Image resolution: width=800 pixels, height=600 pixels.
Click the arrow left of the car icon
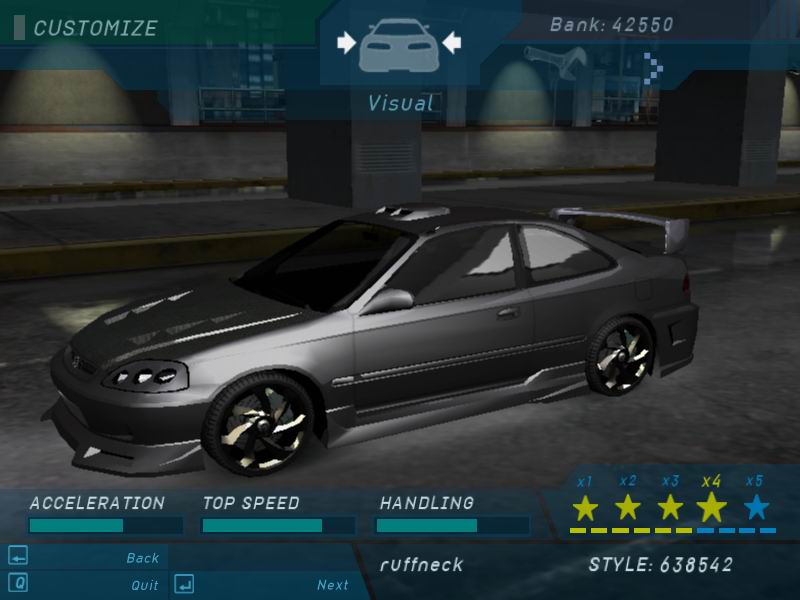pyautogui.click(x=346, y=42)
